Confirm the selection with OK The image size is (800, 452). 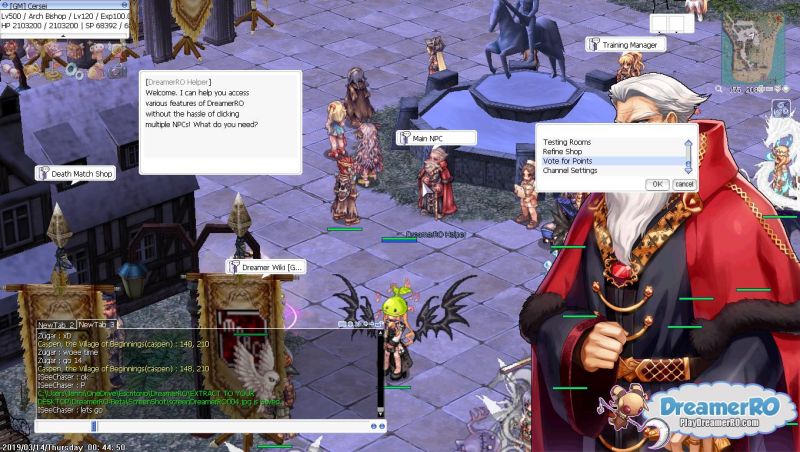point(657,184)
